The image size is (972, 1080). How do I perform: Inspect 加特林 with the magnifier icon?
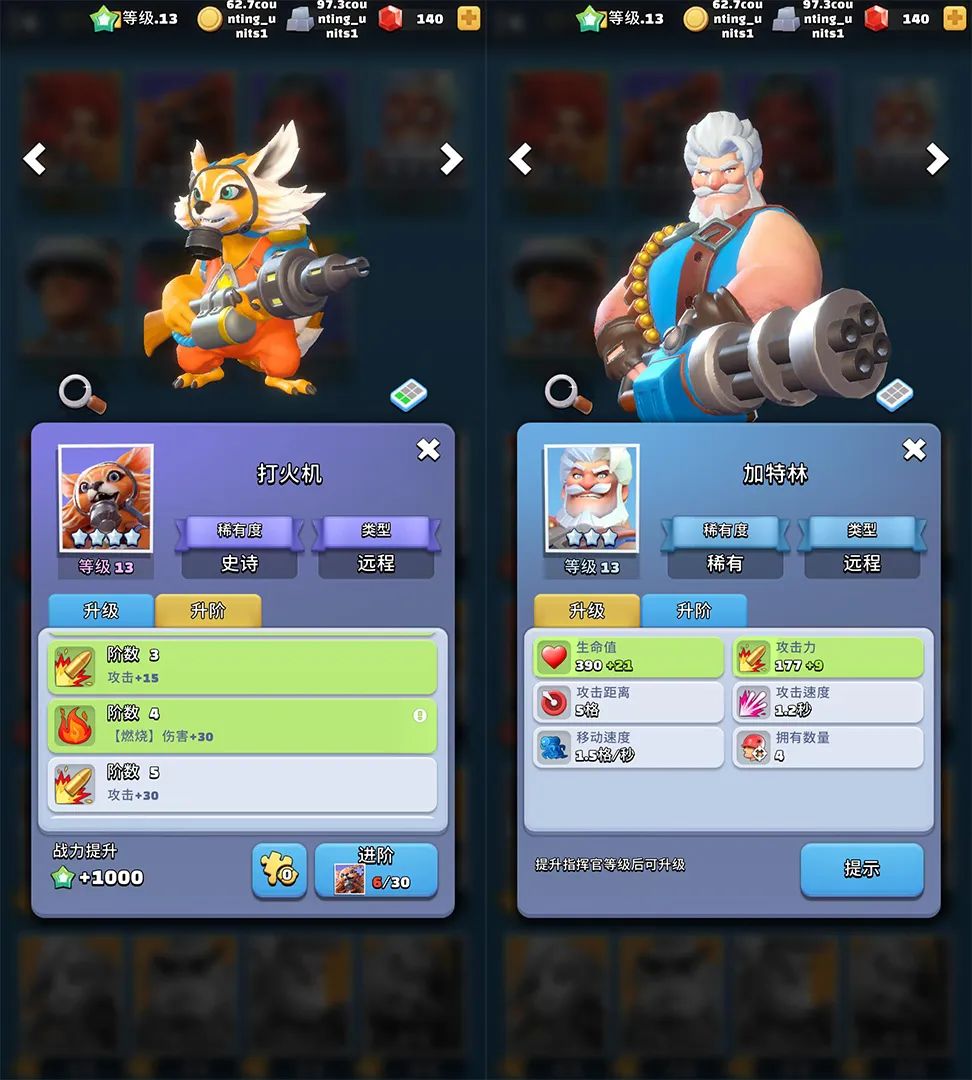pos(566,393)
